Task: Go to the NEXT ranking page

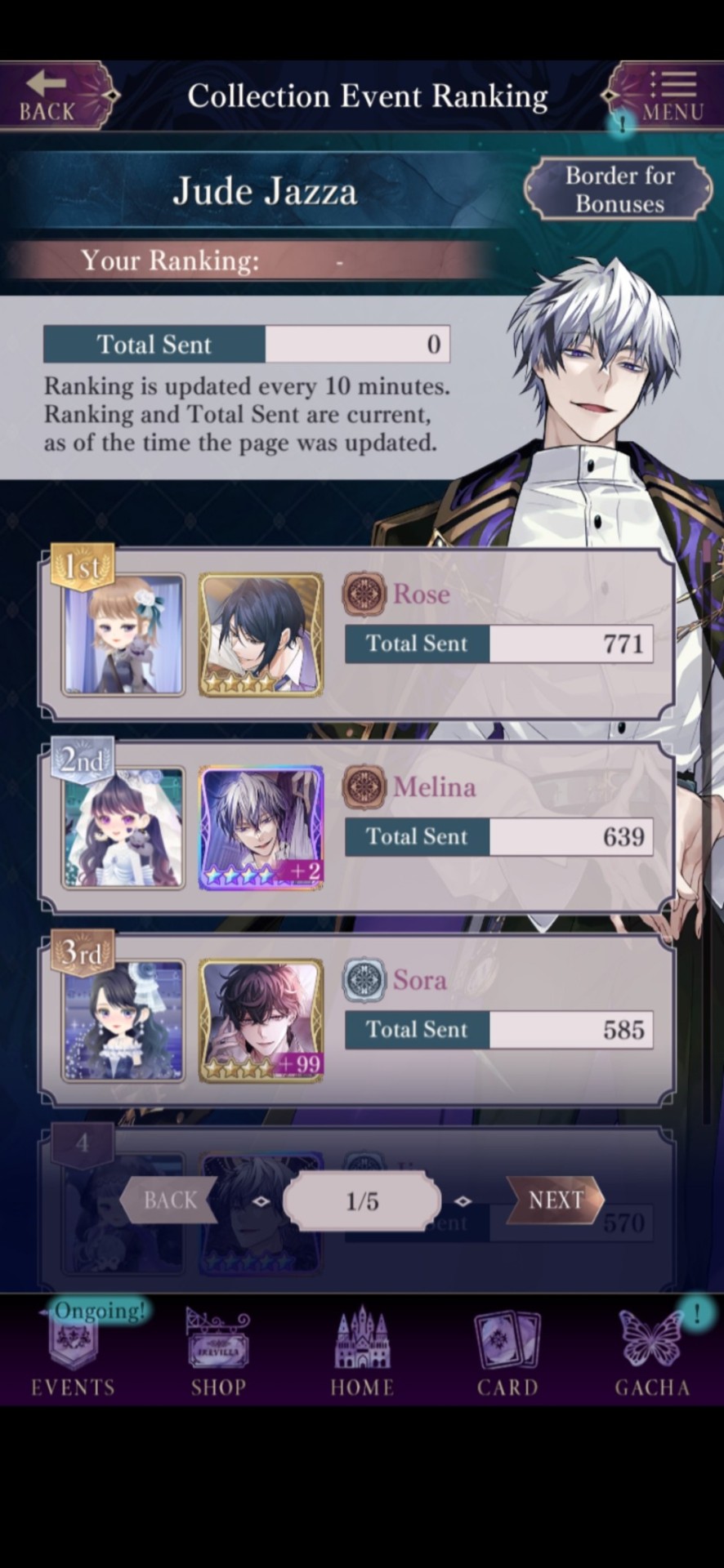Action: point(555,1200)
